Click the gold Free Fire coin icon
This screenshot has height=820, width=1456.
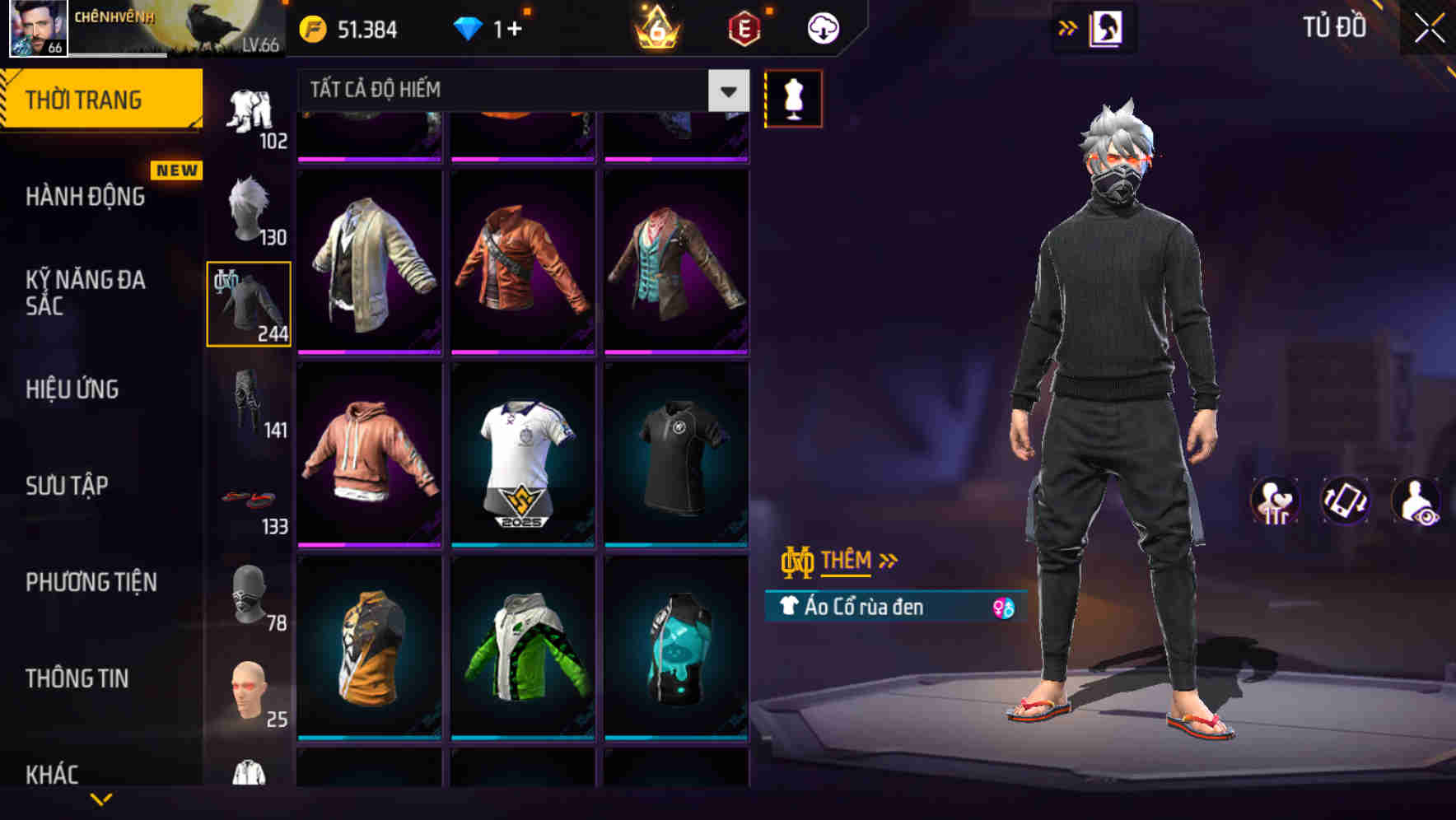(311, 27)
